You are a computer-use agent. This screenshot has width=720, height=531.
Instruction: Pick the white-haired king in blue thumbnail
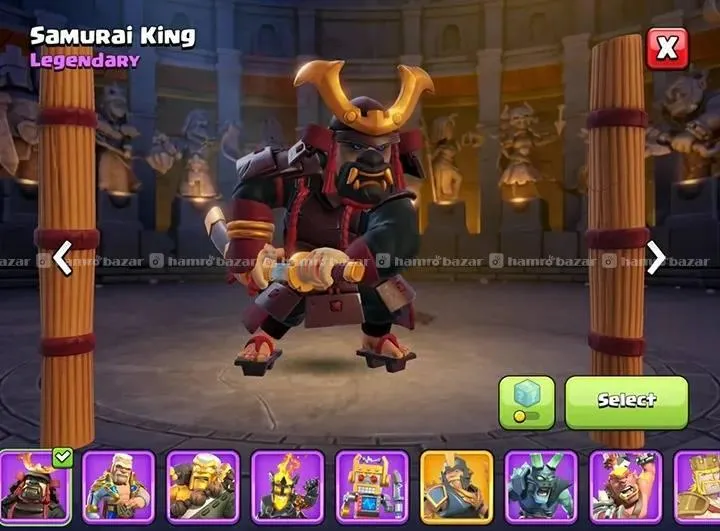pyautogui.click(x=119, y=487)
